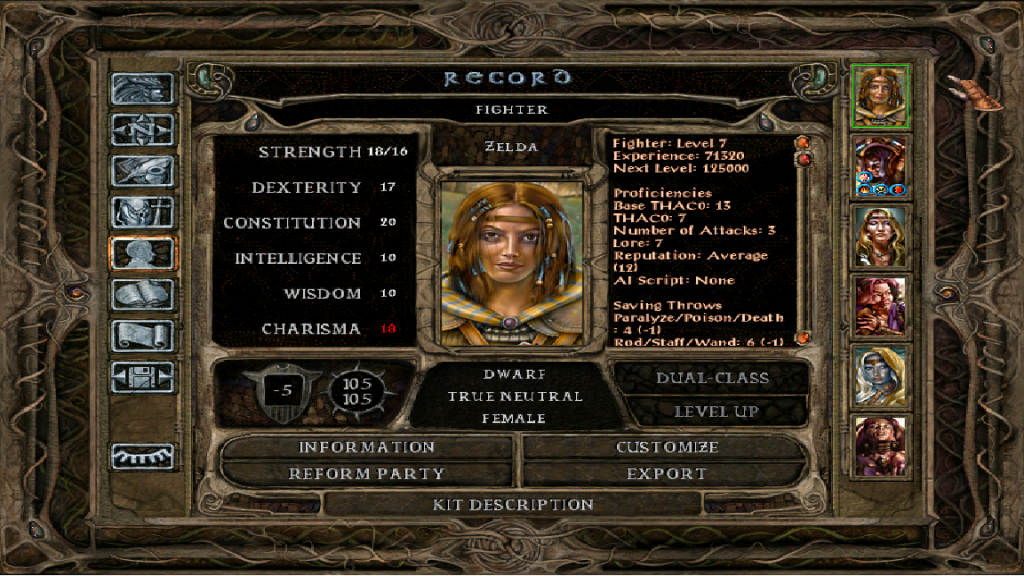Select the white-hooded pale woman's portrait
Screen dimensions: 1024x576
pos(880,376)
